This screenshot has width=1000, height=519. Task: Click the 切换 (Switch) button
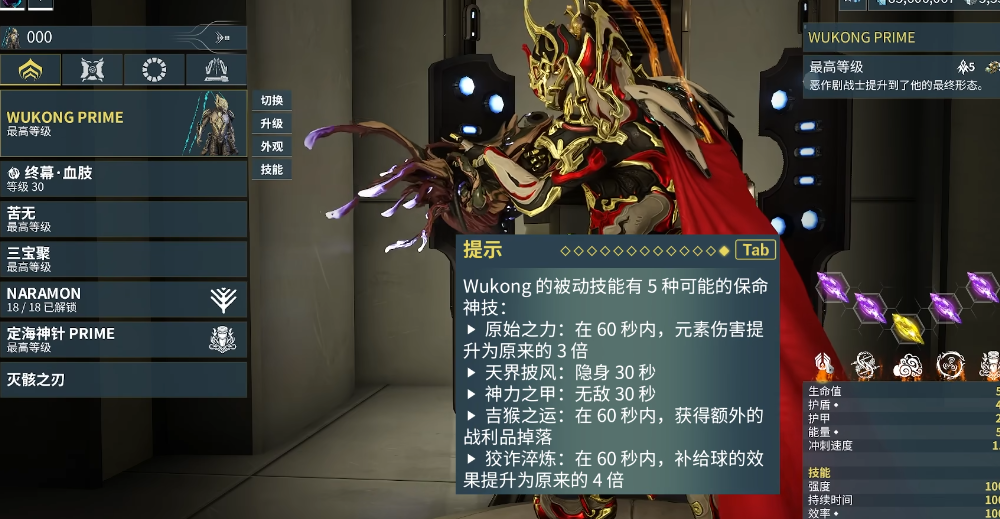[272, 100]
